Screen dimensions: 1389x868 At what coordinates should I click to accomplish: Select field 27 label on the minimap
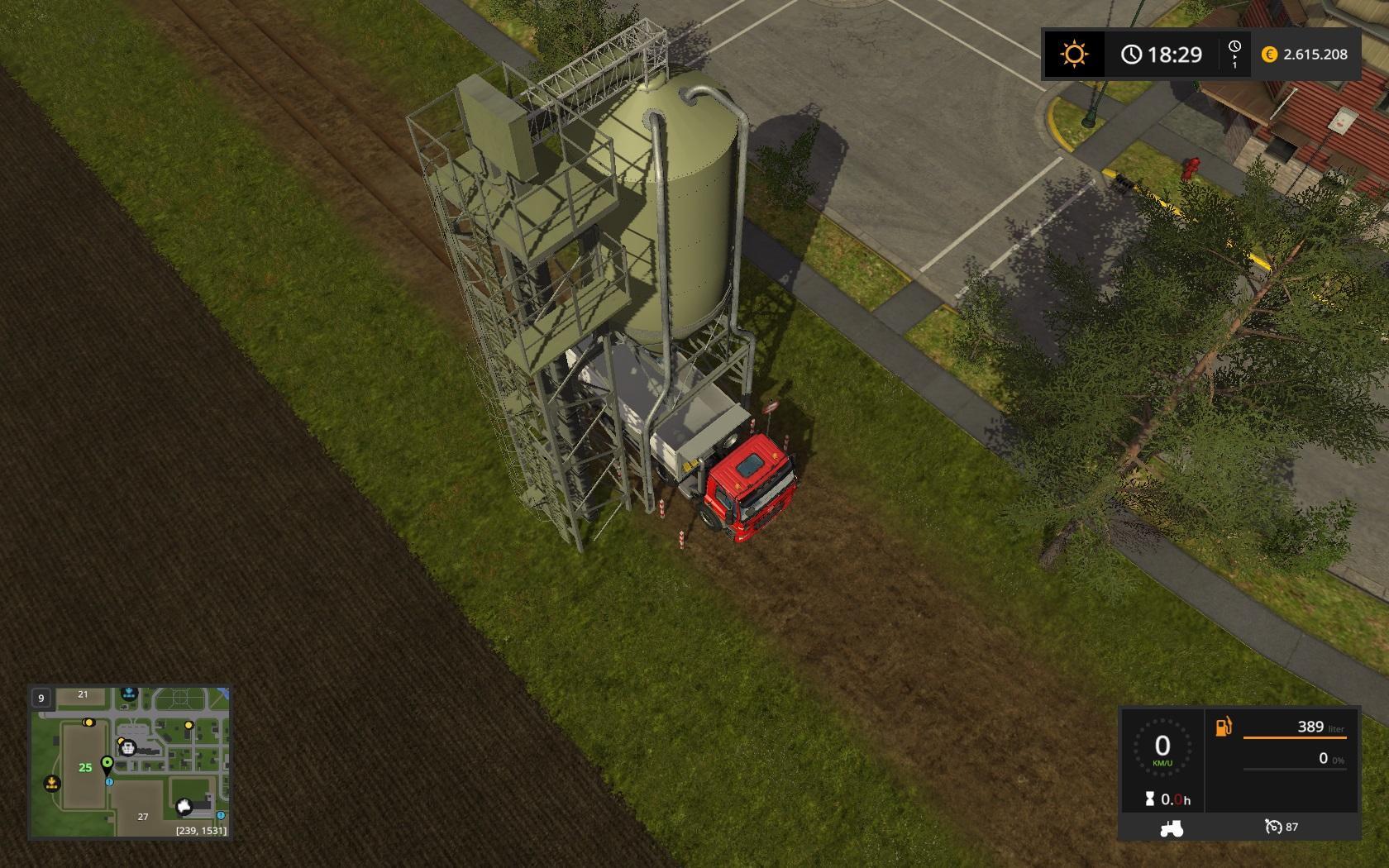(x=143, y=817)
